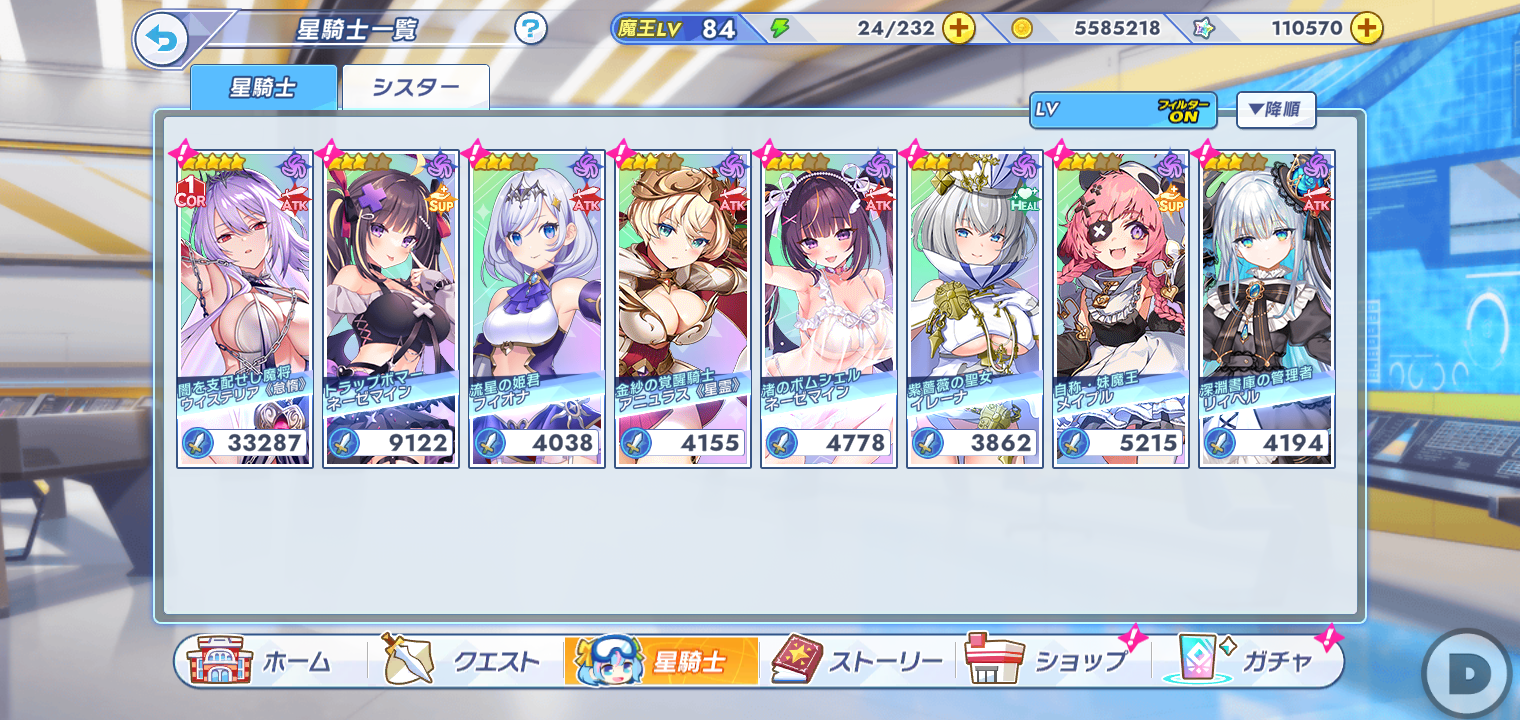Image resolution: width=1520 pixels, height=720 pixels.
Task: Go to ホーム in the bottom menu
Action: point(268,662)
